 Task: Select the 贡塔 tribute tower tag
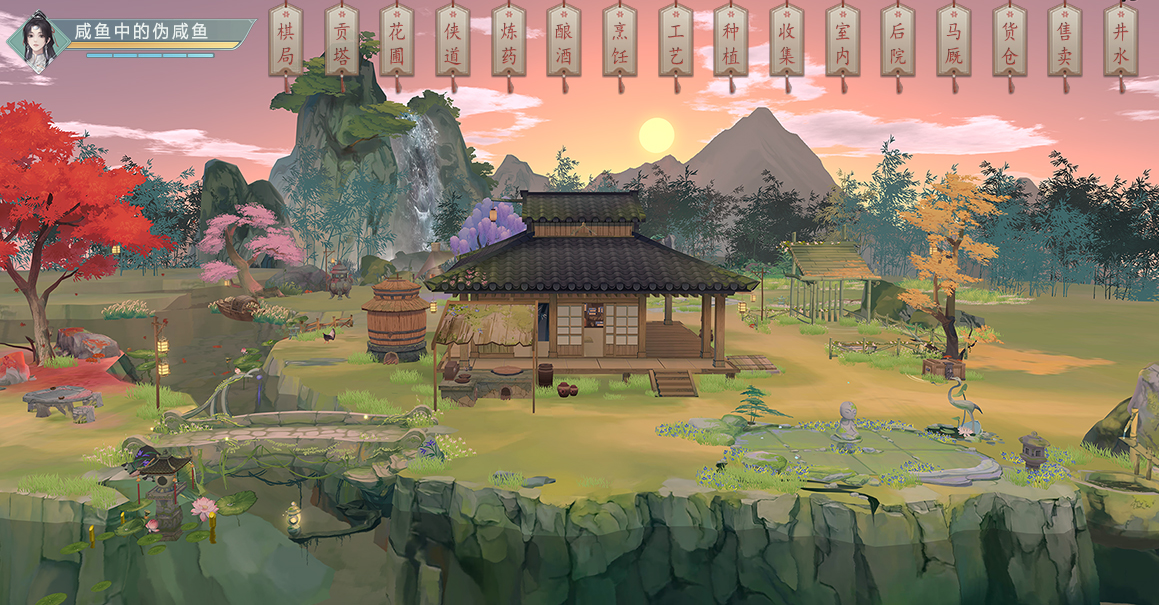pyautogui.click(x=342, y=43)
